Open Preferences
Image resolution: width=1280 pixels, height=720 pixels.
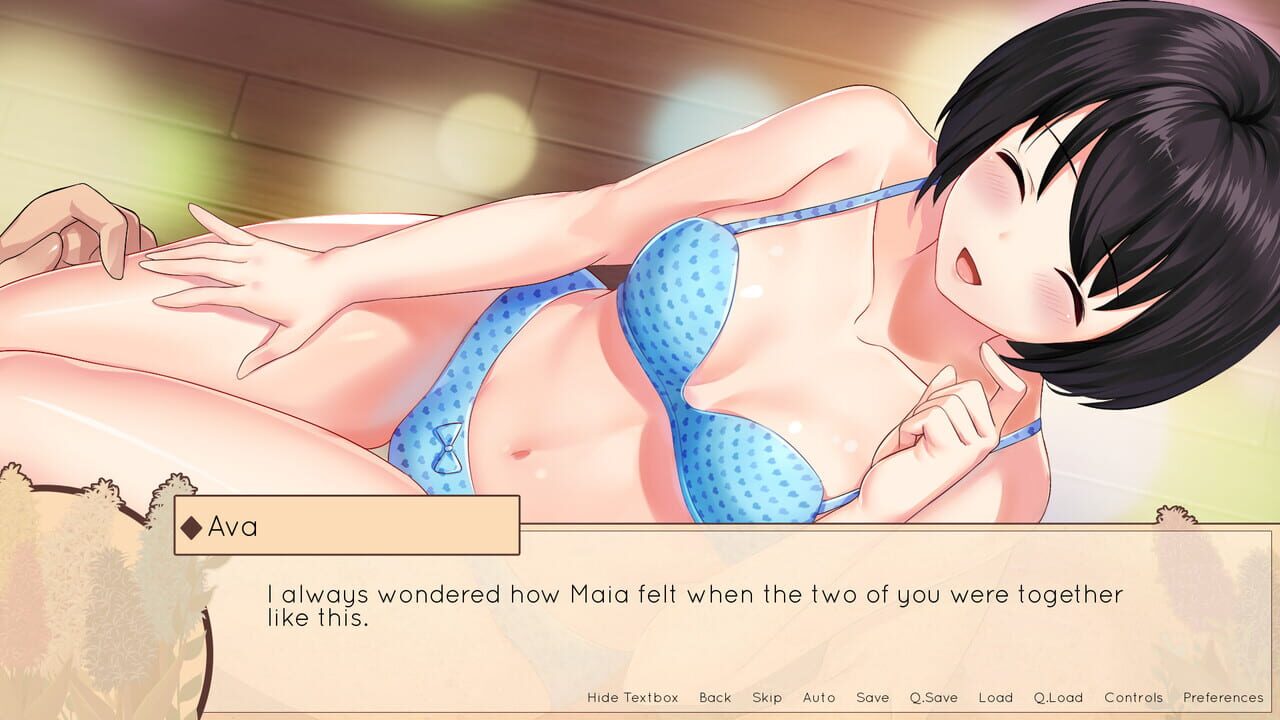pyautogui.click(x=1223, y=697)
